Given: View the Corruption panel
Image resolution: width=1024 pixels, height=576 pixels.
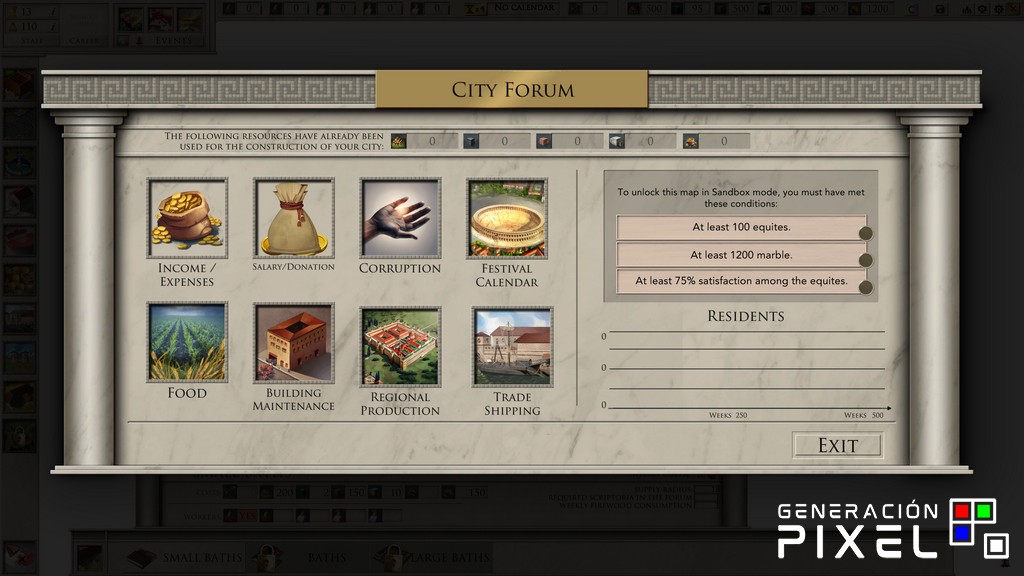Looking at the screenshot, I should [400, 219].
